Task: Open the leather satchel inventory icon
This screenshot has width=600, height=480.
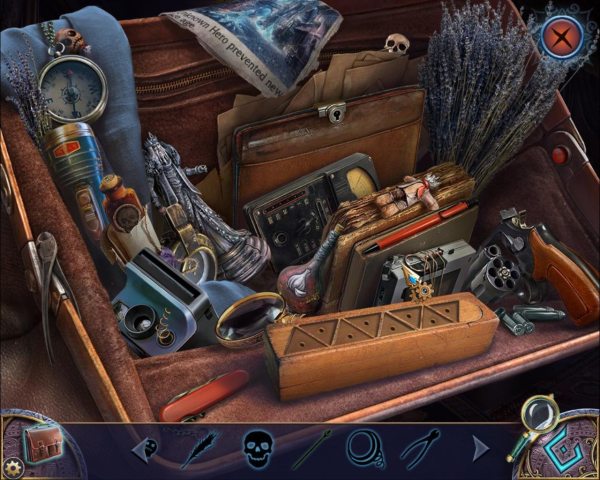Action: (x=40, y=440)
